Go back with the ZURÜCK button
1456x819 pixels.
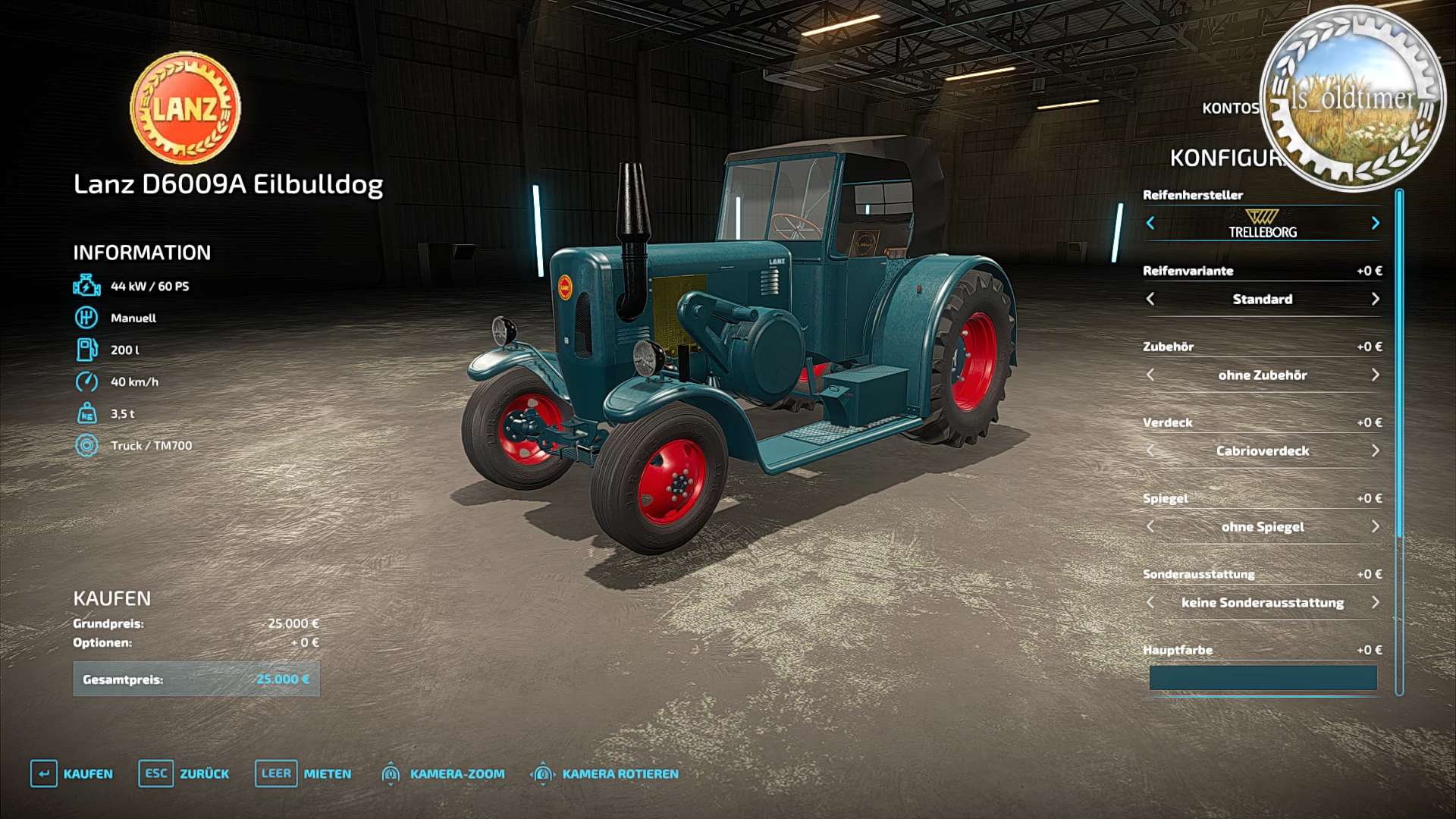pyautogui.click(x=184, y=773)
